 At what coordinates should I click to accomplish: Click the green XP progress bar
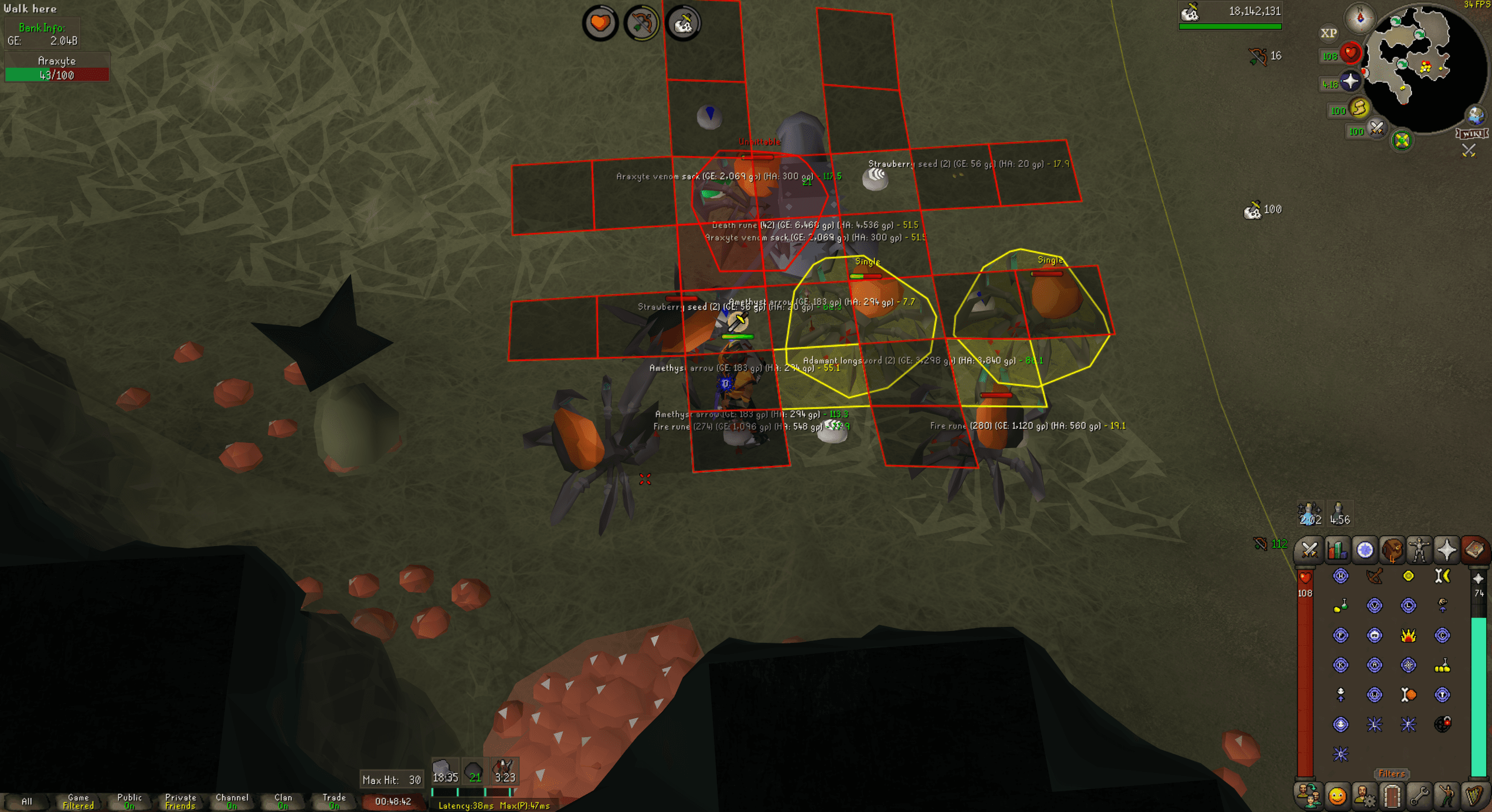(1230, 26)
